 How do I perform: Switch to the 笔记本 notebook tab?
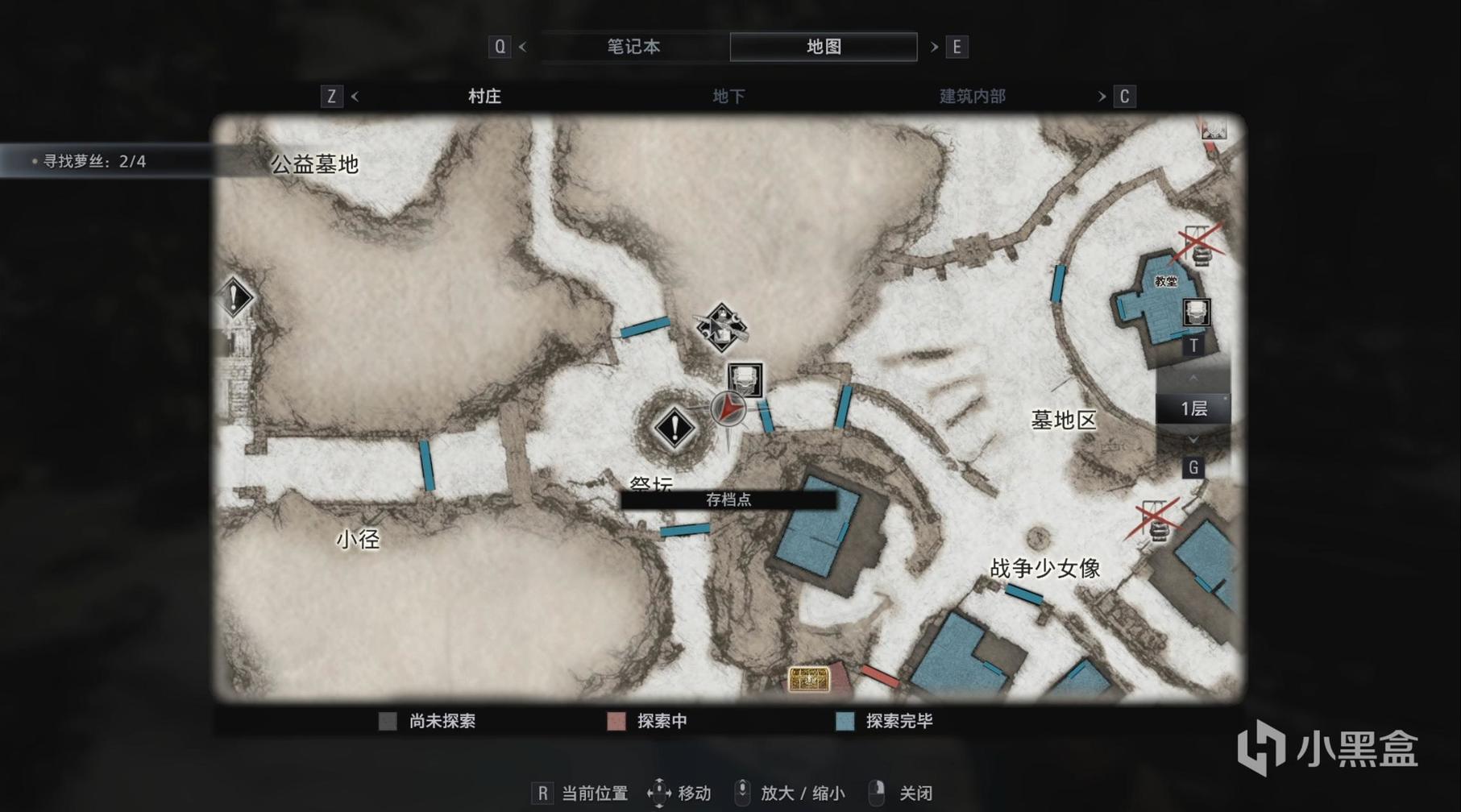tap(633, 47)
